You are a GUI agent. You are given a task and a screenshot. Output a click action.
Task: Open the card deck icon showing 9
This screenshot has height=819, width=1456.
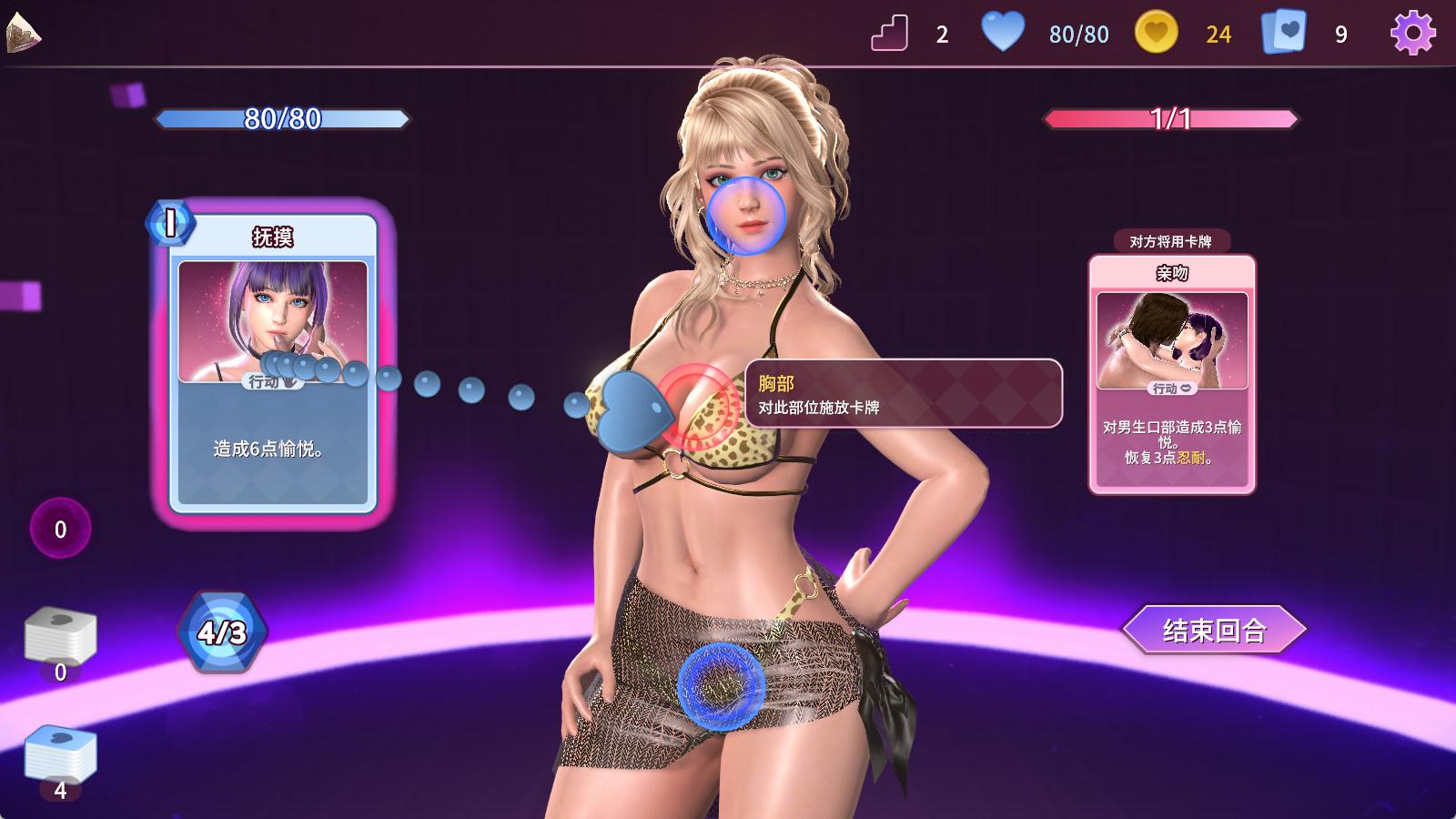[x=1283, y=33]
